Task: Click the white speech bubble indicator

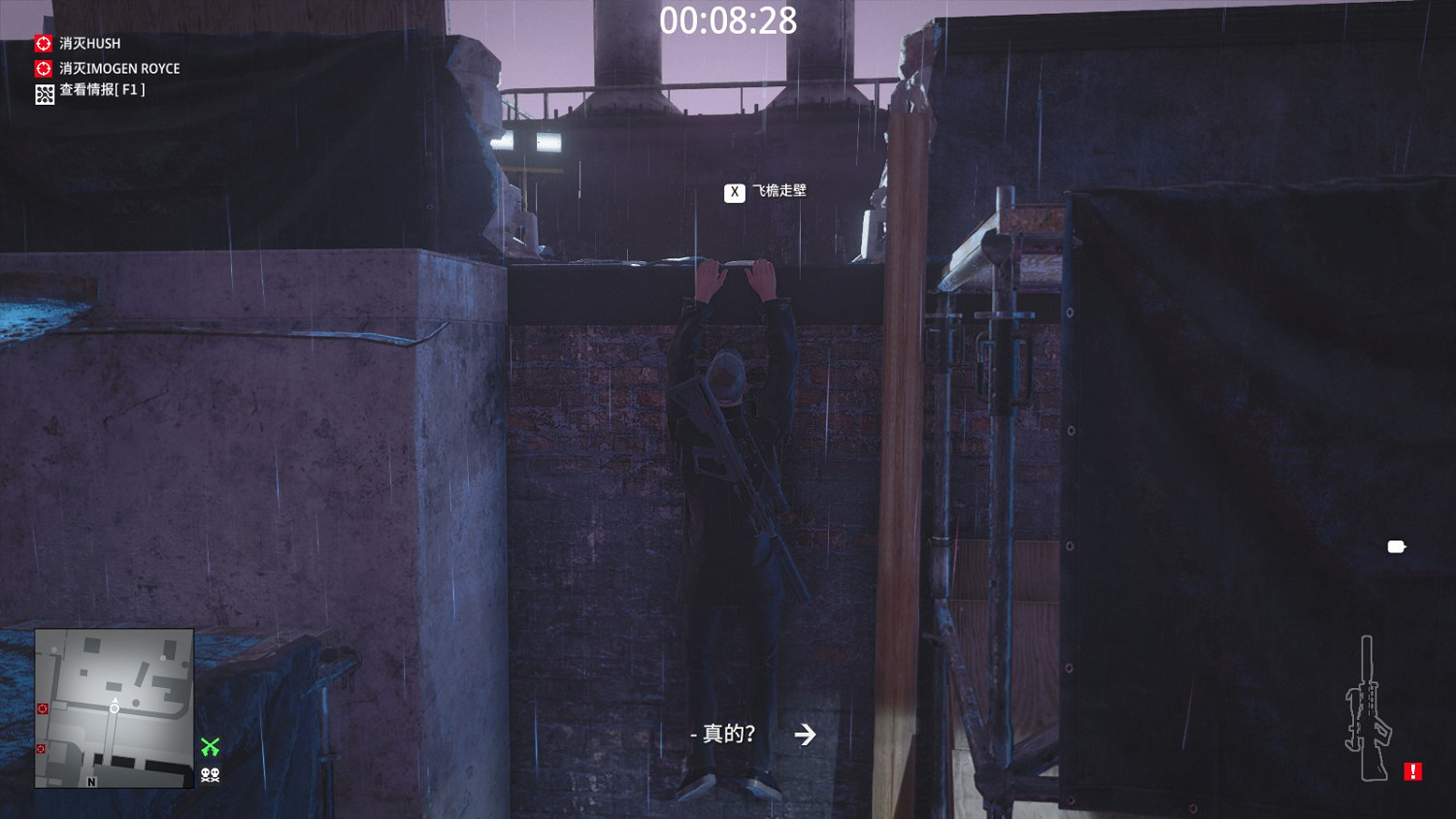Action: pos(1396,546)
